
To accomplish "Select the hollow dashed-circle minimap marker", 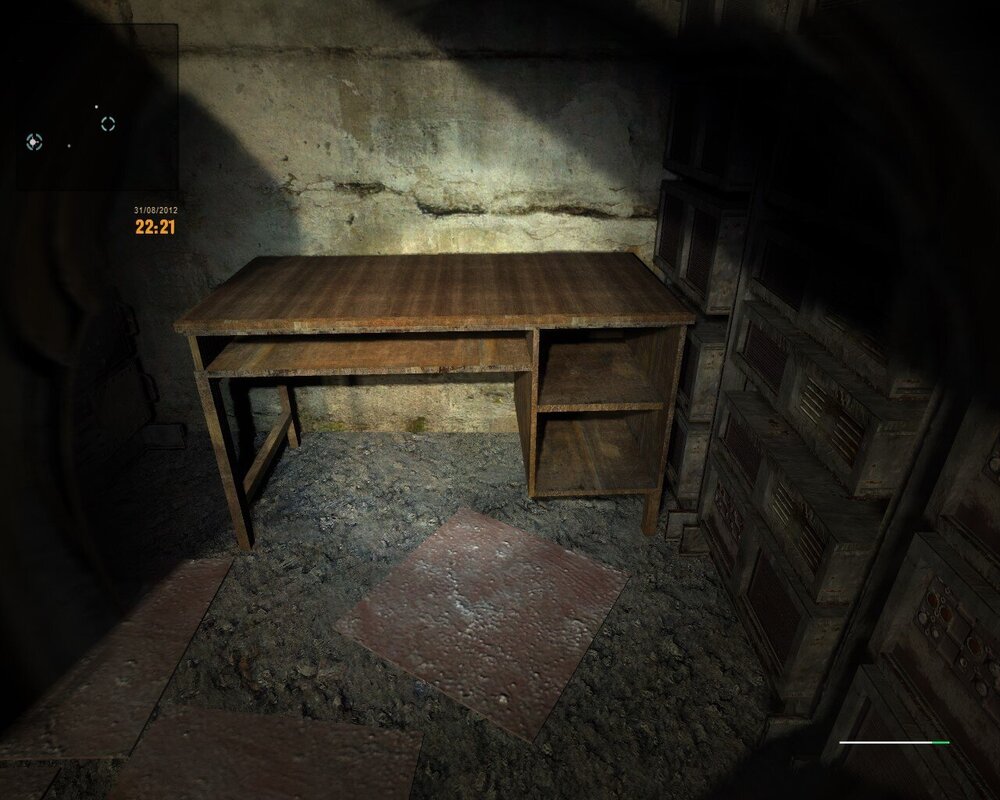I will [x=108, y=123].
